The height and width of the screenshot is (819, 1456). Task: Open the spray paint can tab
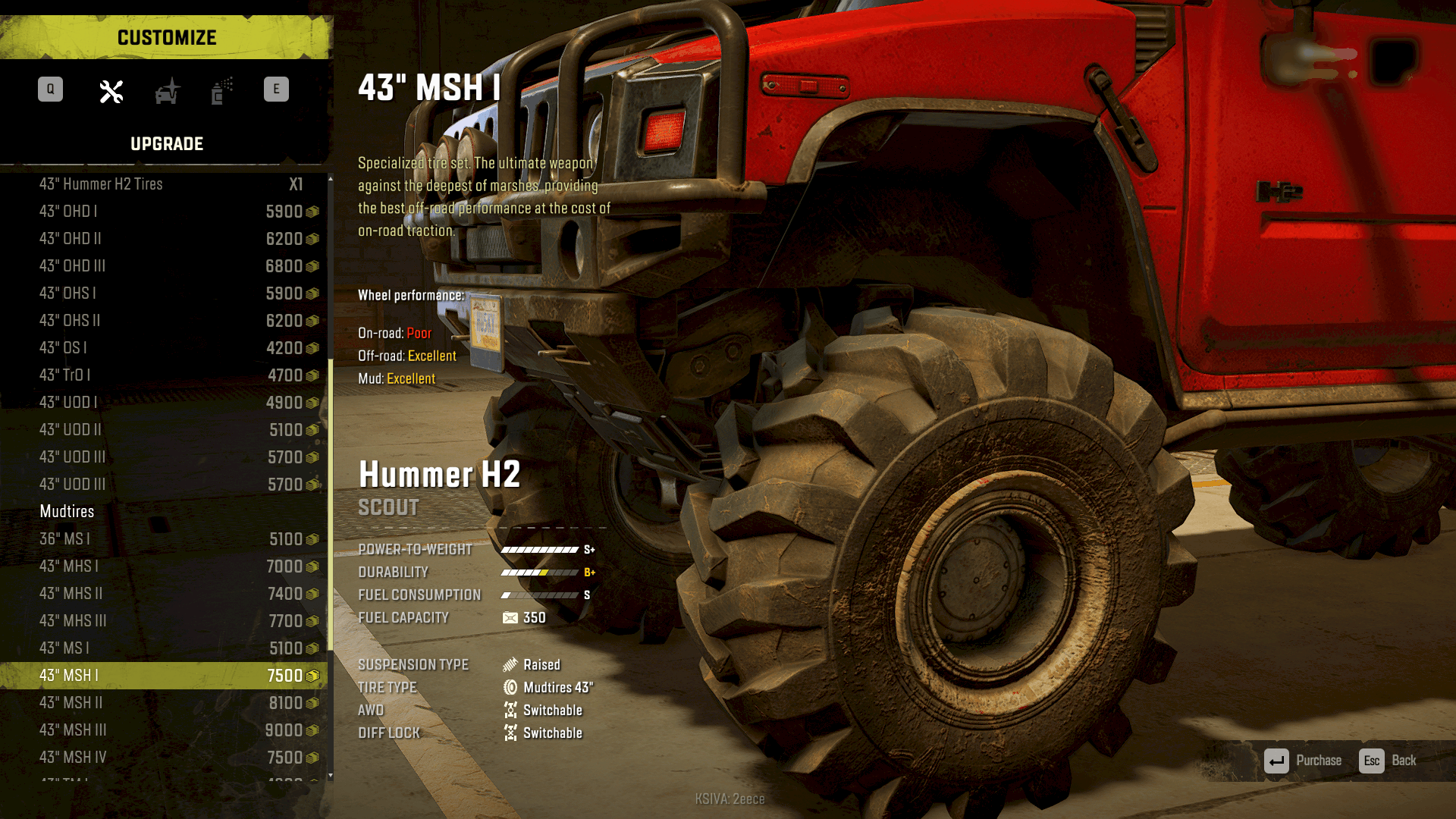(221, 92)
